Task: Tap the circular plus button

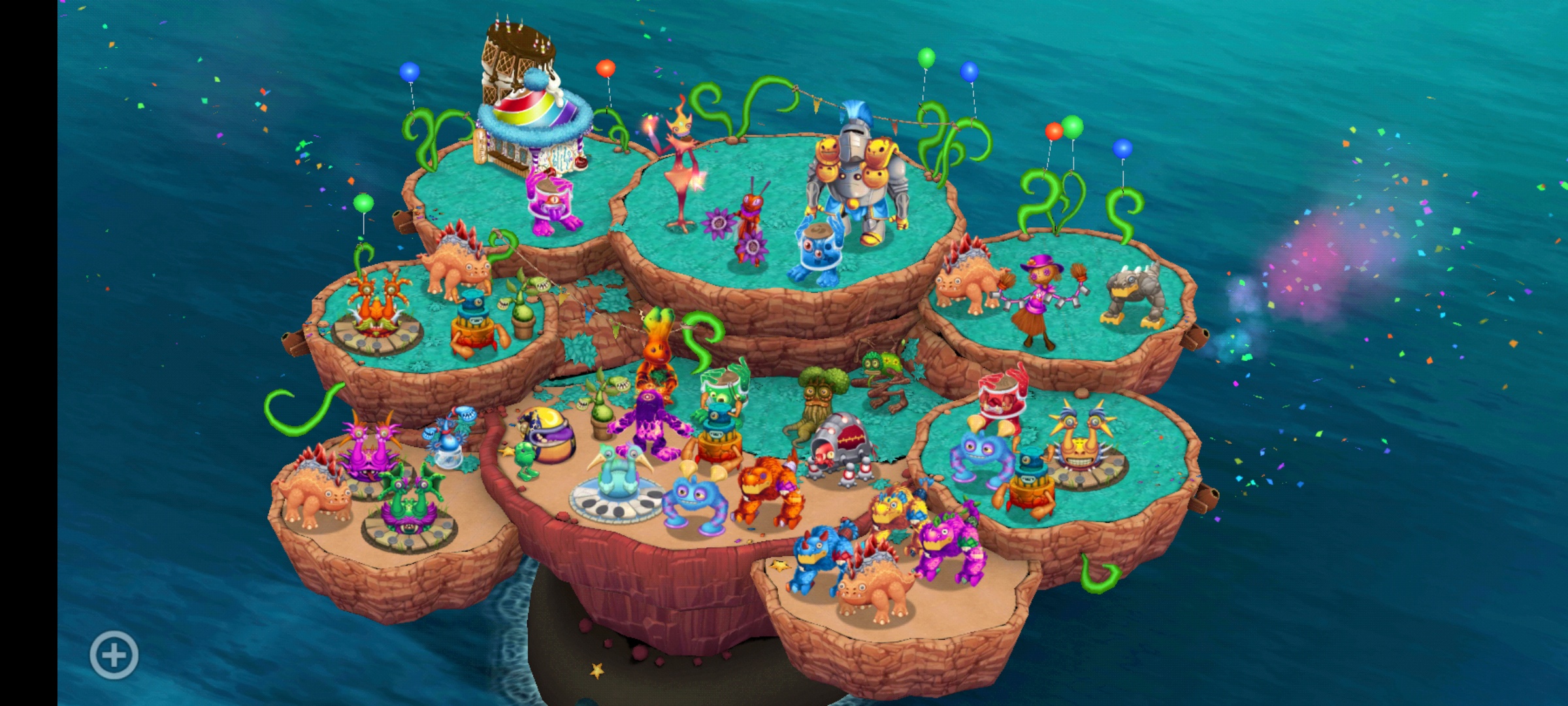Action: coord(114,654)
